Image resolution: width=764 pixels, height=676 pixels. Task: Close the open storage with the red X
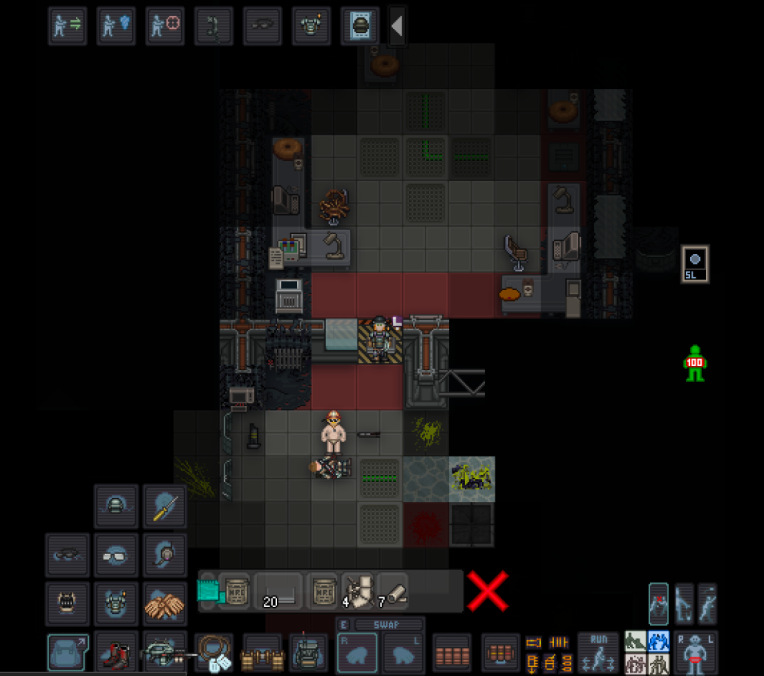(487, 591)
